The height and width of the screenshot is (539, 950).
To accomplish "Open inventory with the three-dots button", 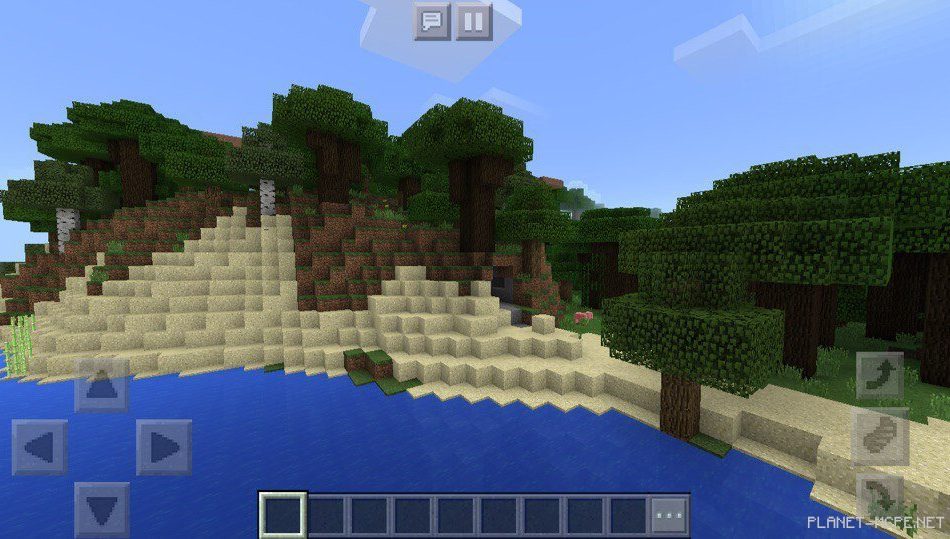I will point(670,514).
